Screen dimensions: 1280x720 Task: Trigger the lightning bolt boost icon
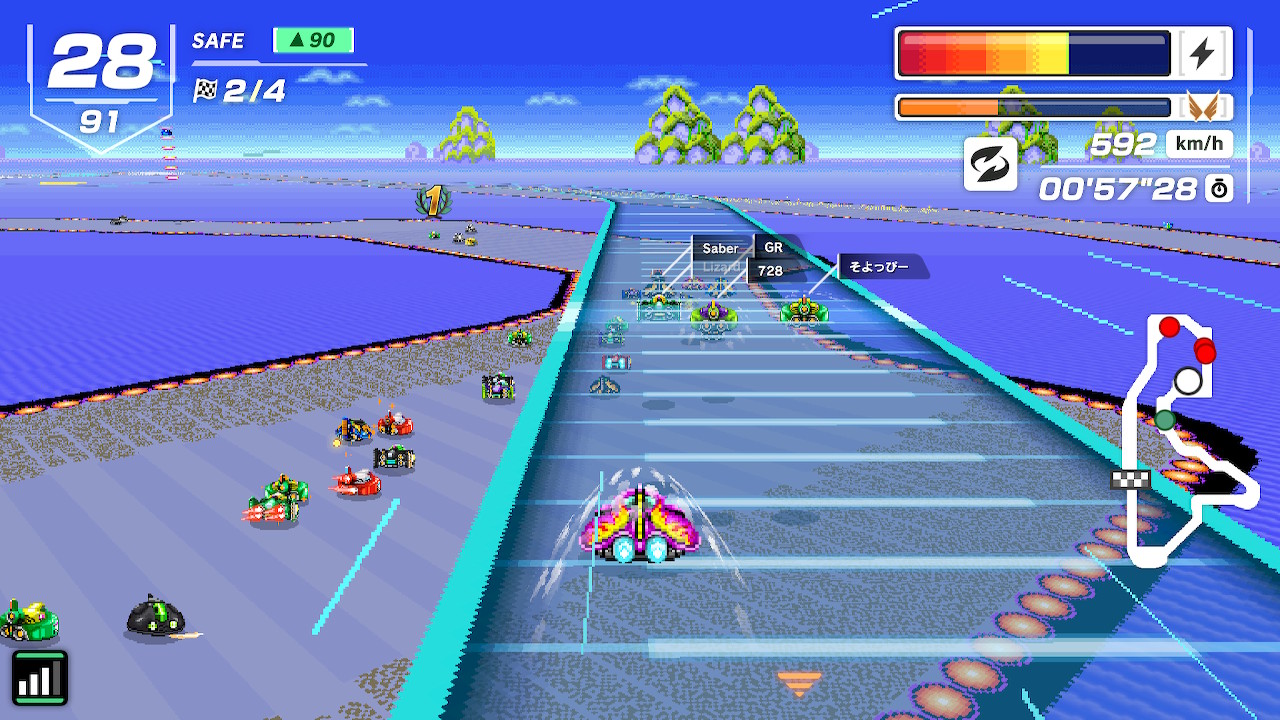coord(1202,54)
